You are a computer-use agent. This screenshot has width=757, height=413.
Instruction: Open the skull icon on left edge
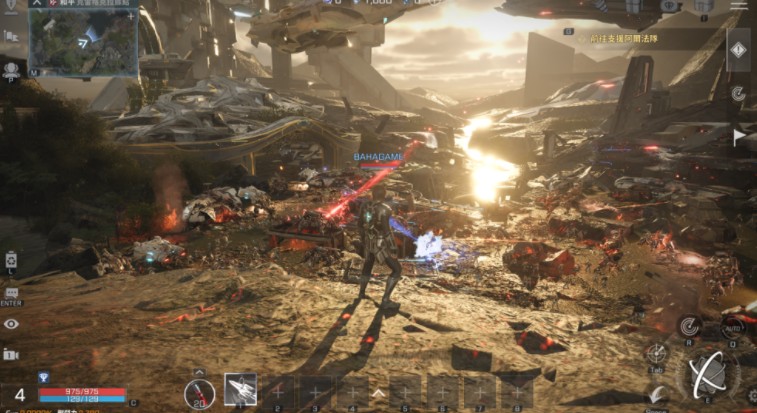tap(11, 70)
